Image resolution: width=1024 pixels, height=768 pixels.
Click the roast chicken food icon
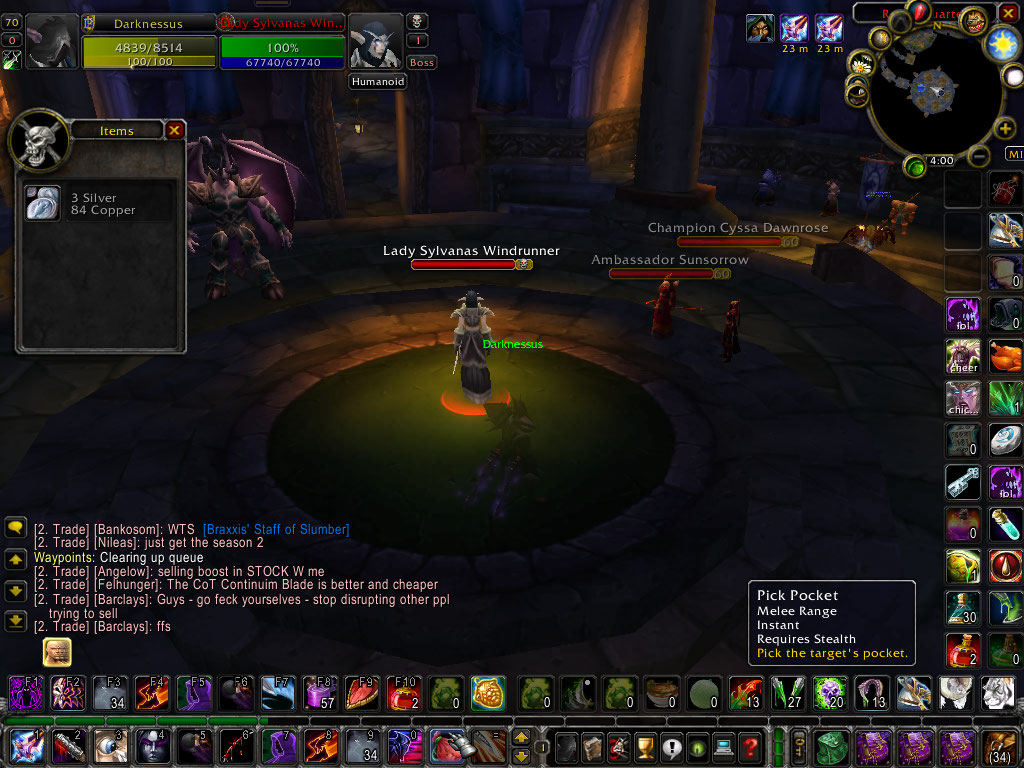[x=1005, y=355]
